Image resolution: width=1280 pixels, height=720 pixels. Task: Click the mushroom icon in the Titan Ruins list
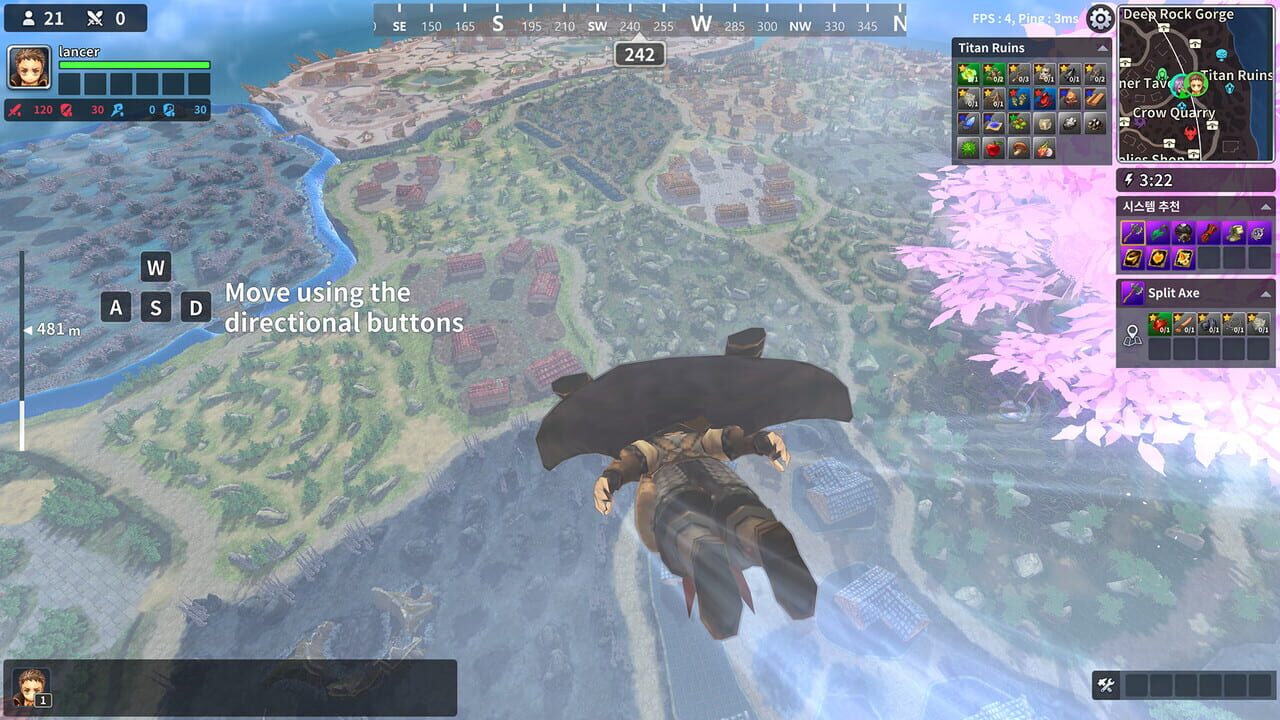1019,150
